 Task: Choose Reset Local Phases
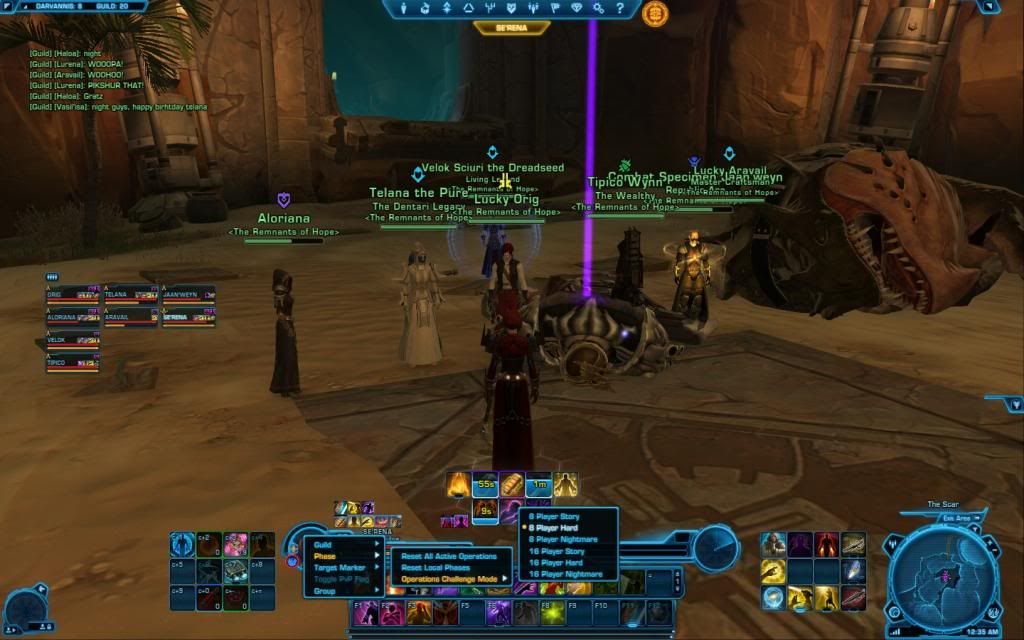(x=435, y=567)
